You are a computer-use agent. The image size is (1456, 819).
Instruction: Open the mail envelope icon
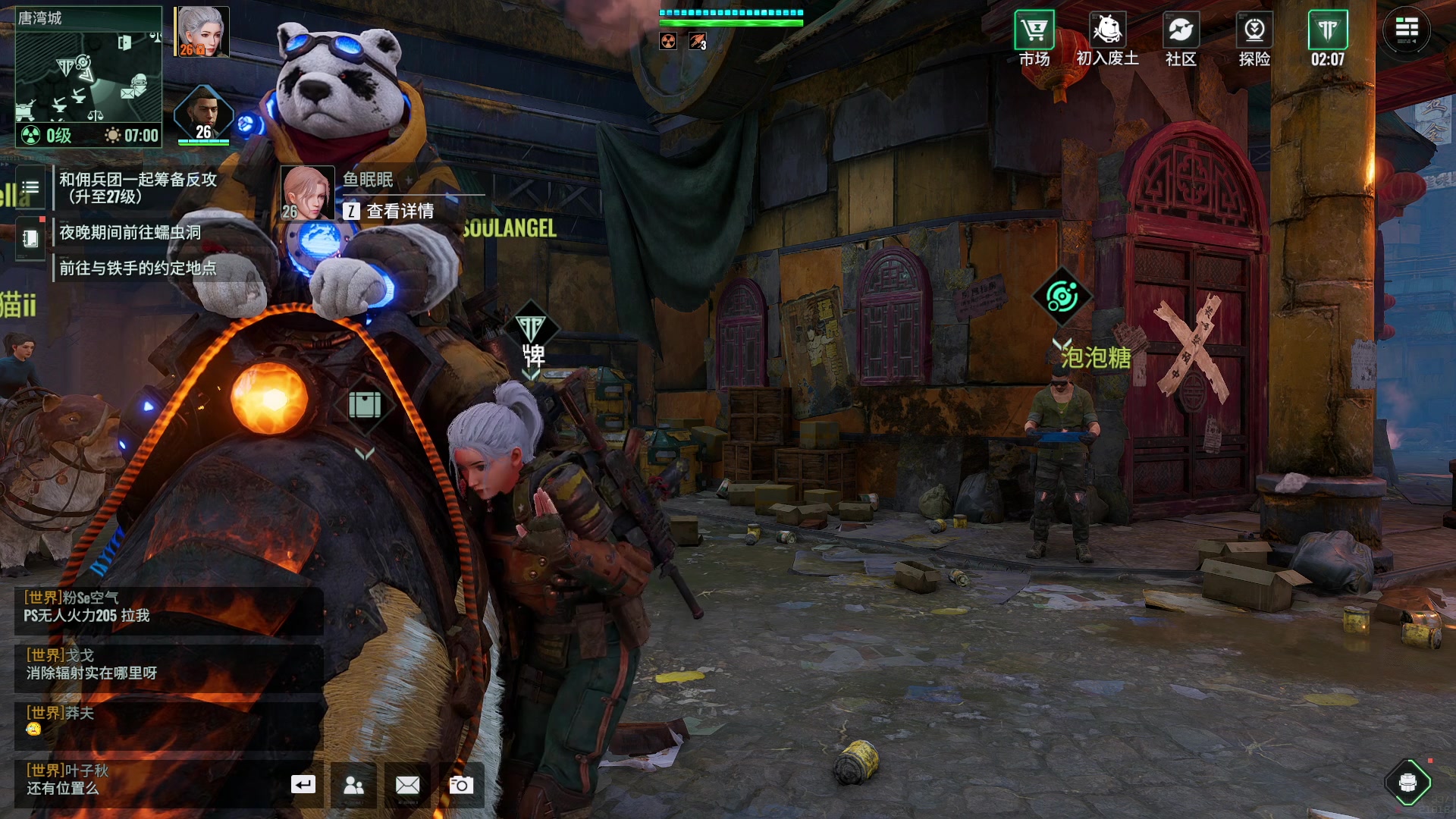(x=407, y=785)
